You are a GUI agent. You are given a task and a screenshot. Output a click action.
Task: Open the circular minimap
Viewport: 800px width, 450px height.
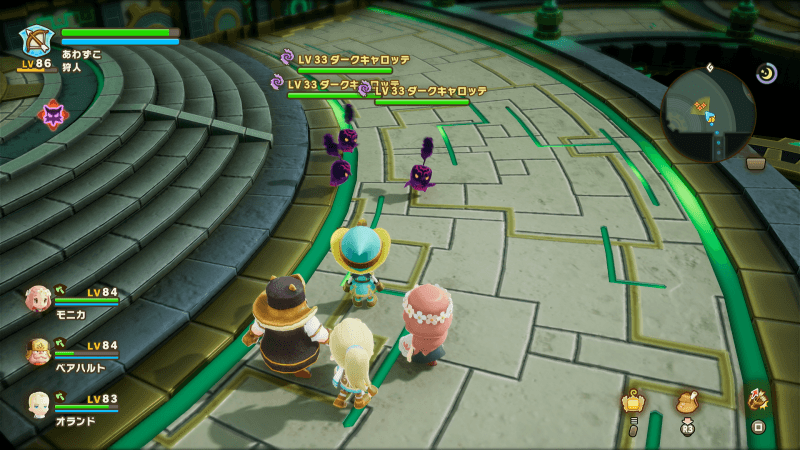click(x=707, y=115)
